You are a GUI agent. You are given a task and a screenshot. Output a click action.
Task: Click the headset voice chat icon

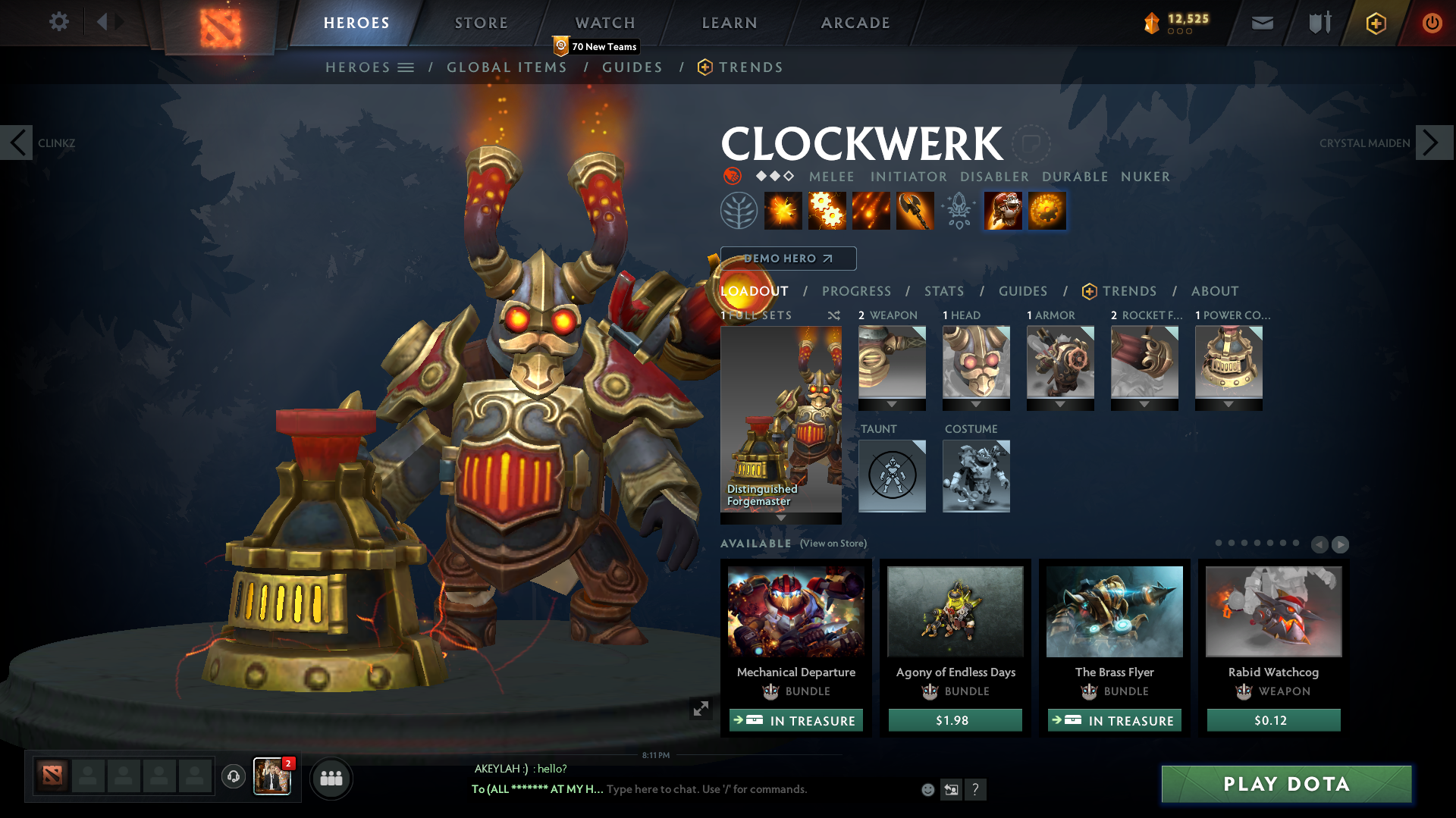(233, 778)
